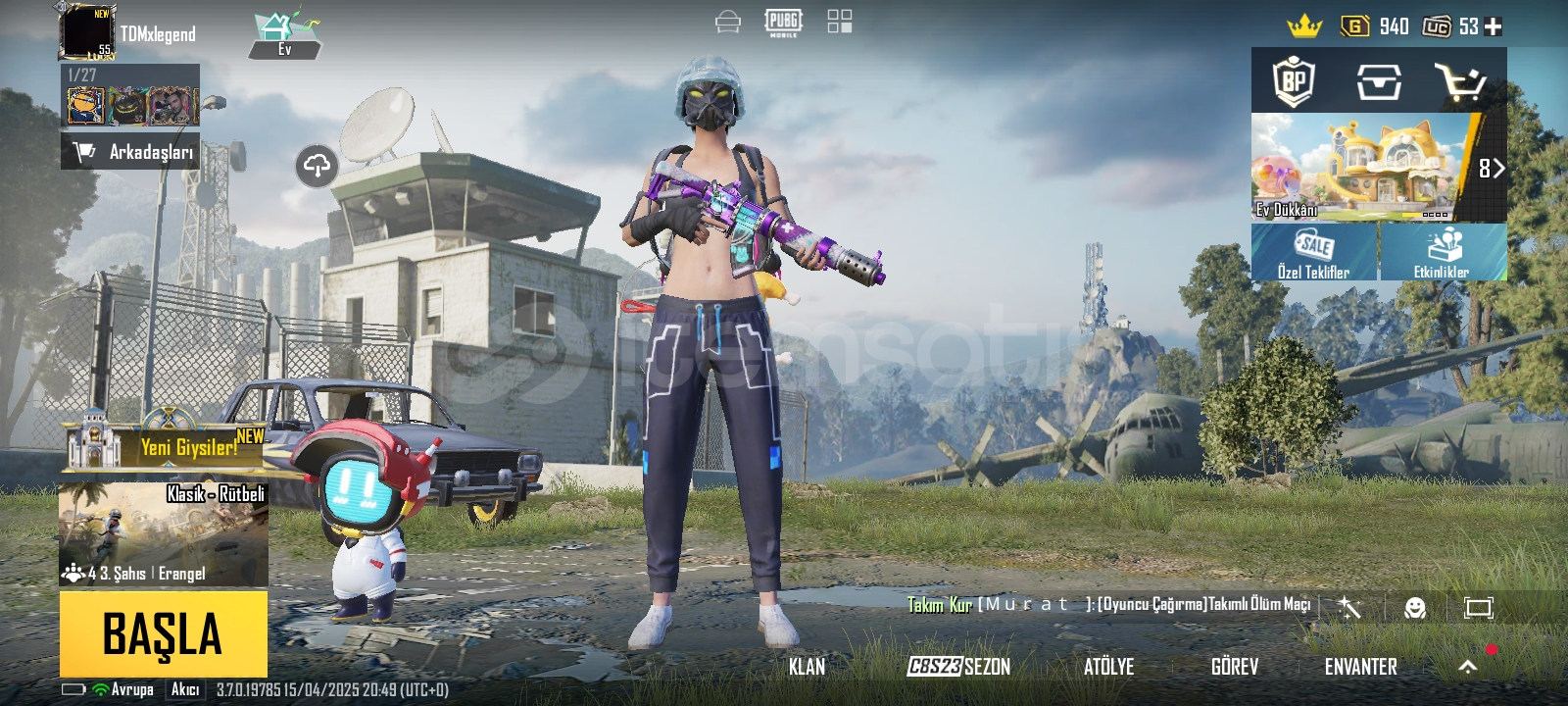The height and width of the screenshot is (706, 1568).
Task: Open the Klasik - Rütbeli mode selector
Action: [x=163, y=533]
